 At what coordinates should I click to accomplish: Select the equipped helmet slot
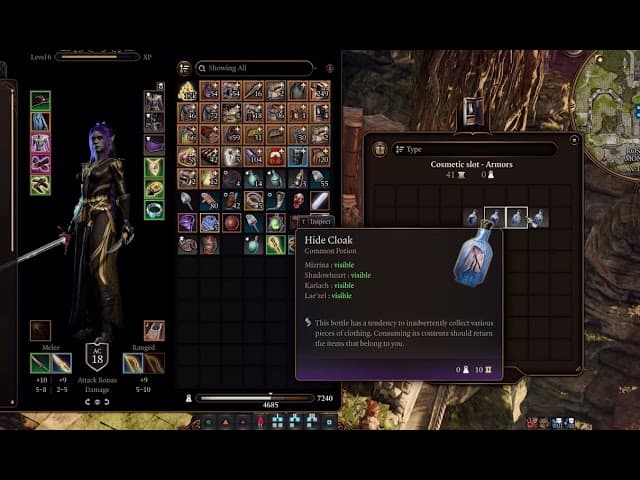(40, 101)
